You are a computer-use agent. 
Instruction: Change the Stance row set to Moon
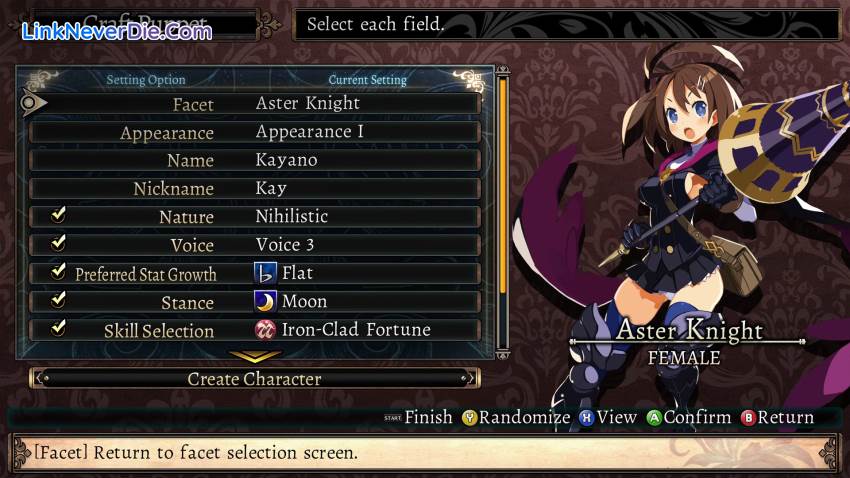[x=255, y=301]
